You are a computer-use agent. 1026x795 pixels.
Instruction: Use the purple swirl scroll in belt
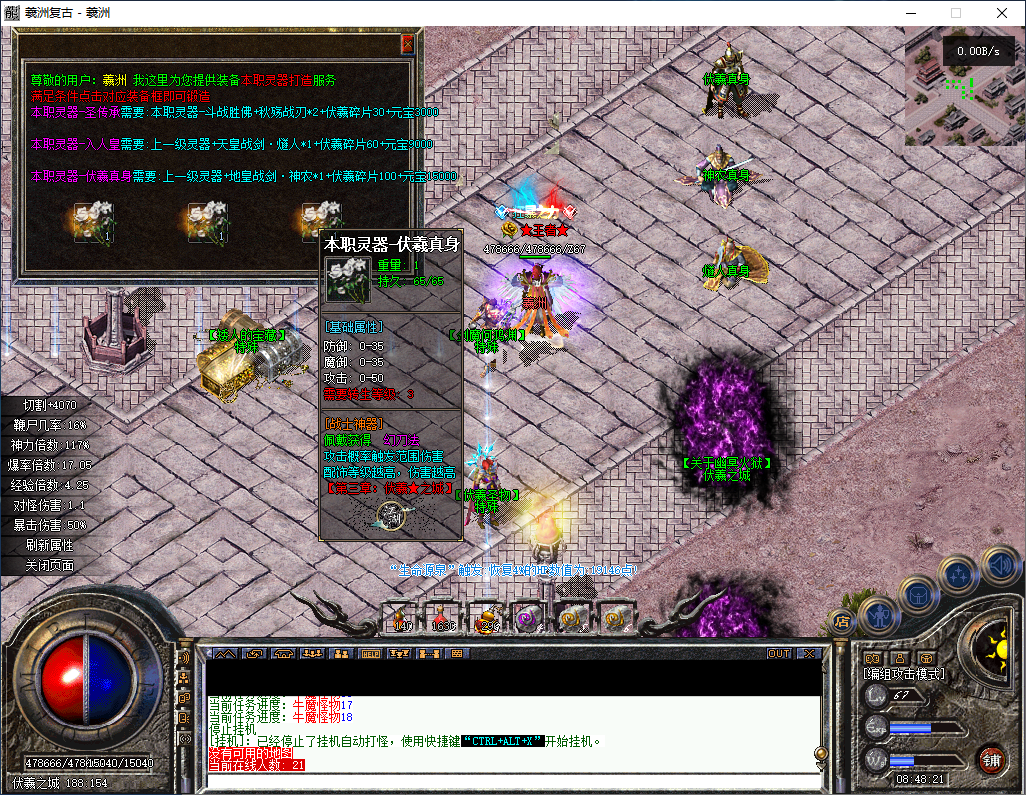pos(525,619)
